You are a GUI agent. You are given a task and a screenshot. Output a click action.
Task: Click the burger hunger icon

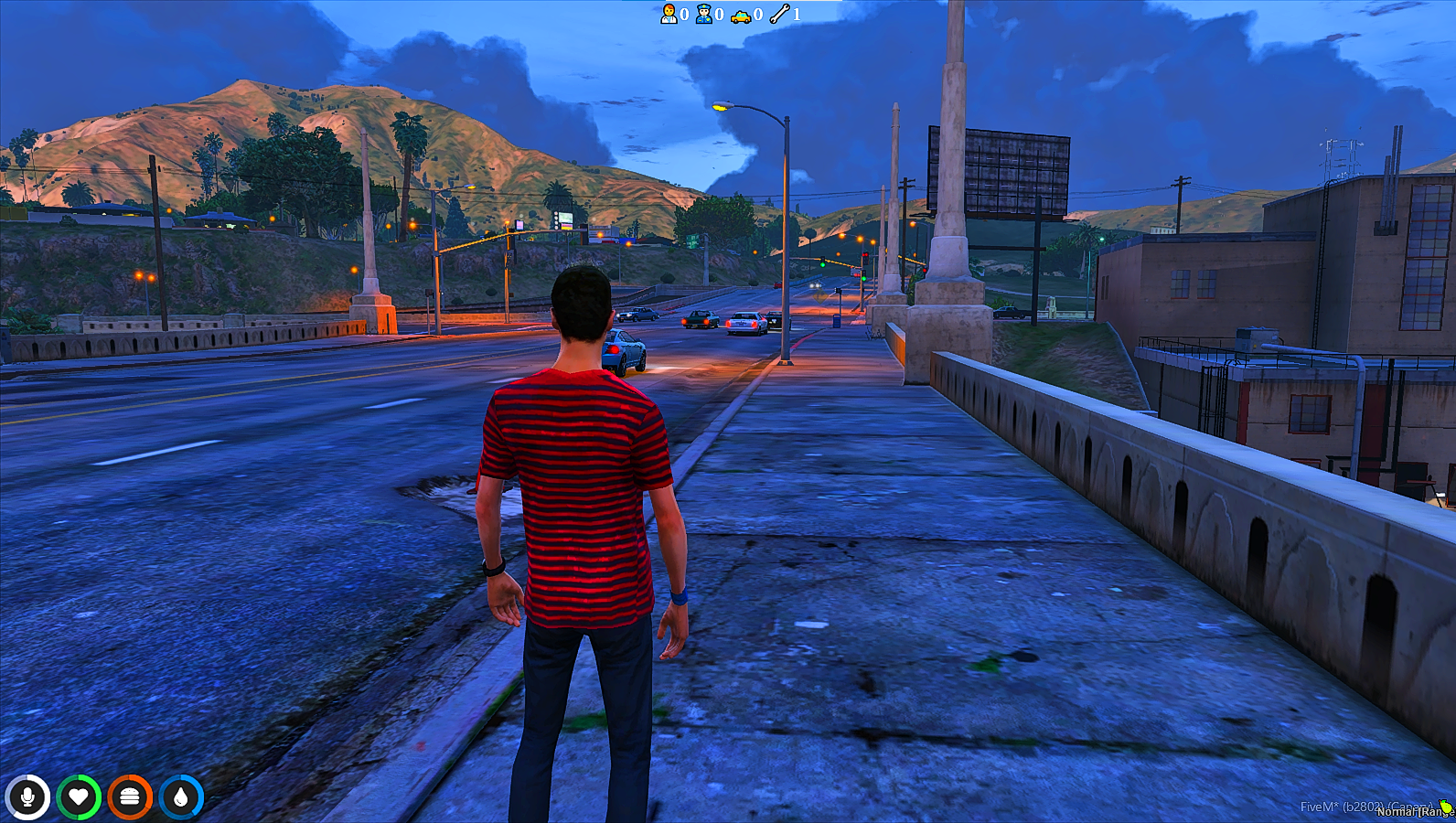coord(130,797)
